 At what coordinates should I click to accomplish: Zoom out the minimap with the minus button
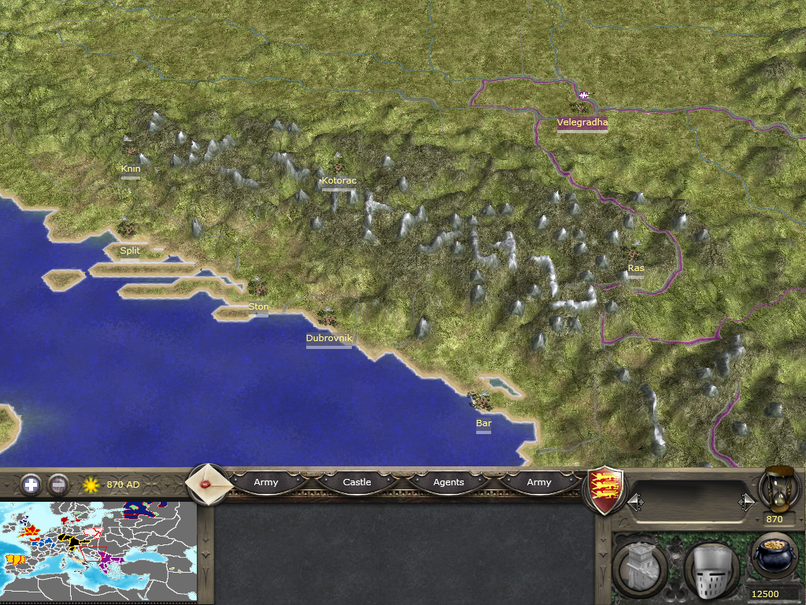pyautogui.click(x=59, y=484)
